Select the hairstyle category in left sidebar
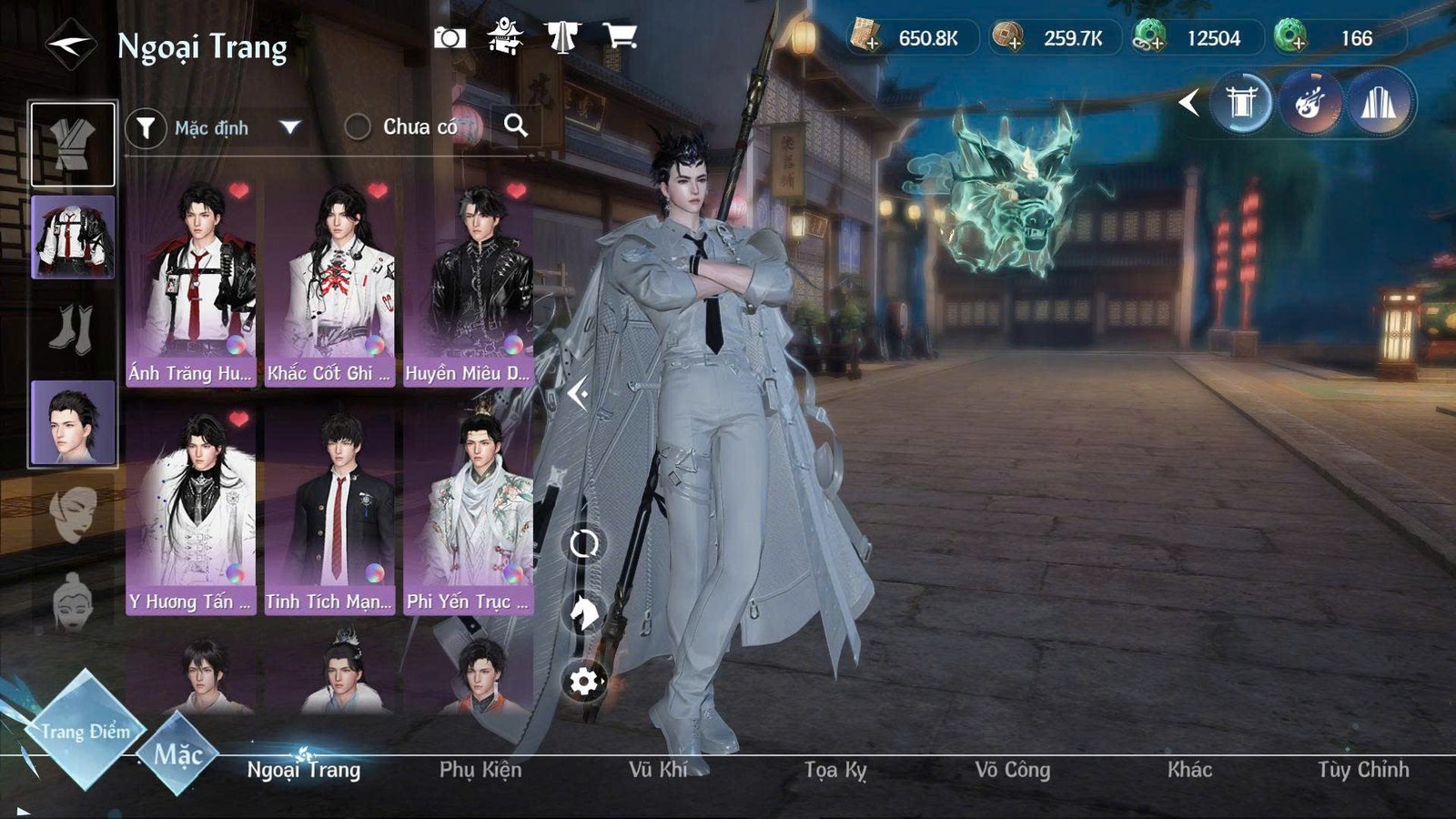The image size is (1456, 819). point(73,421)
